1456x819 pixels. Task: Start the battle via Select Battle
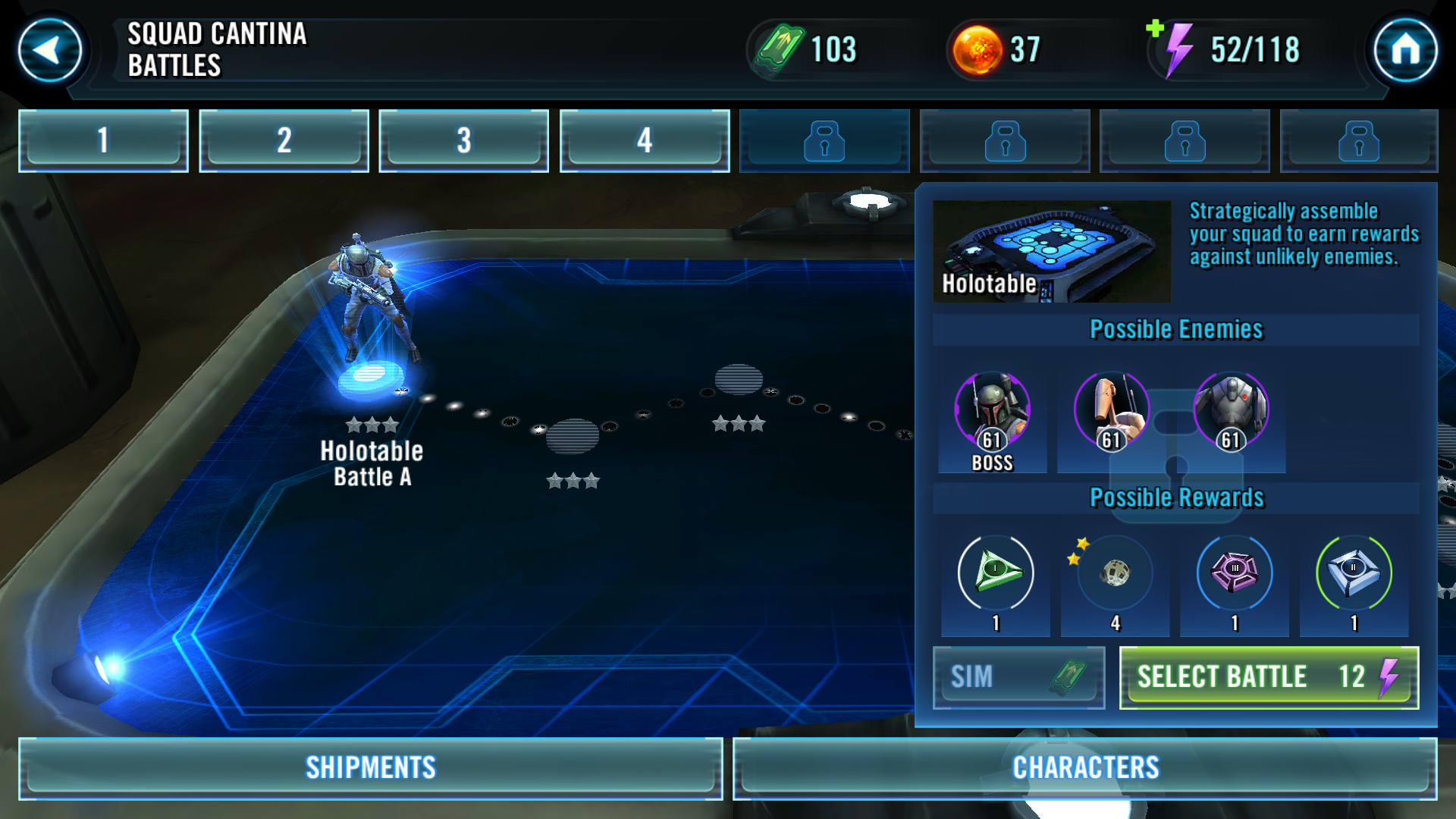tap(1269, 677)
